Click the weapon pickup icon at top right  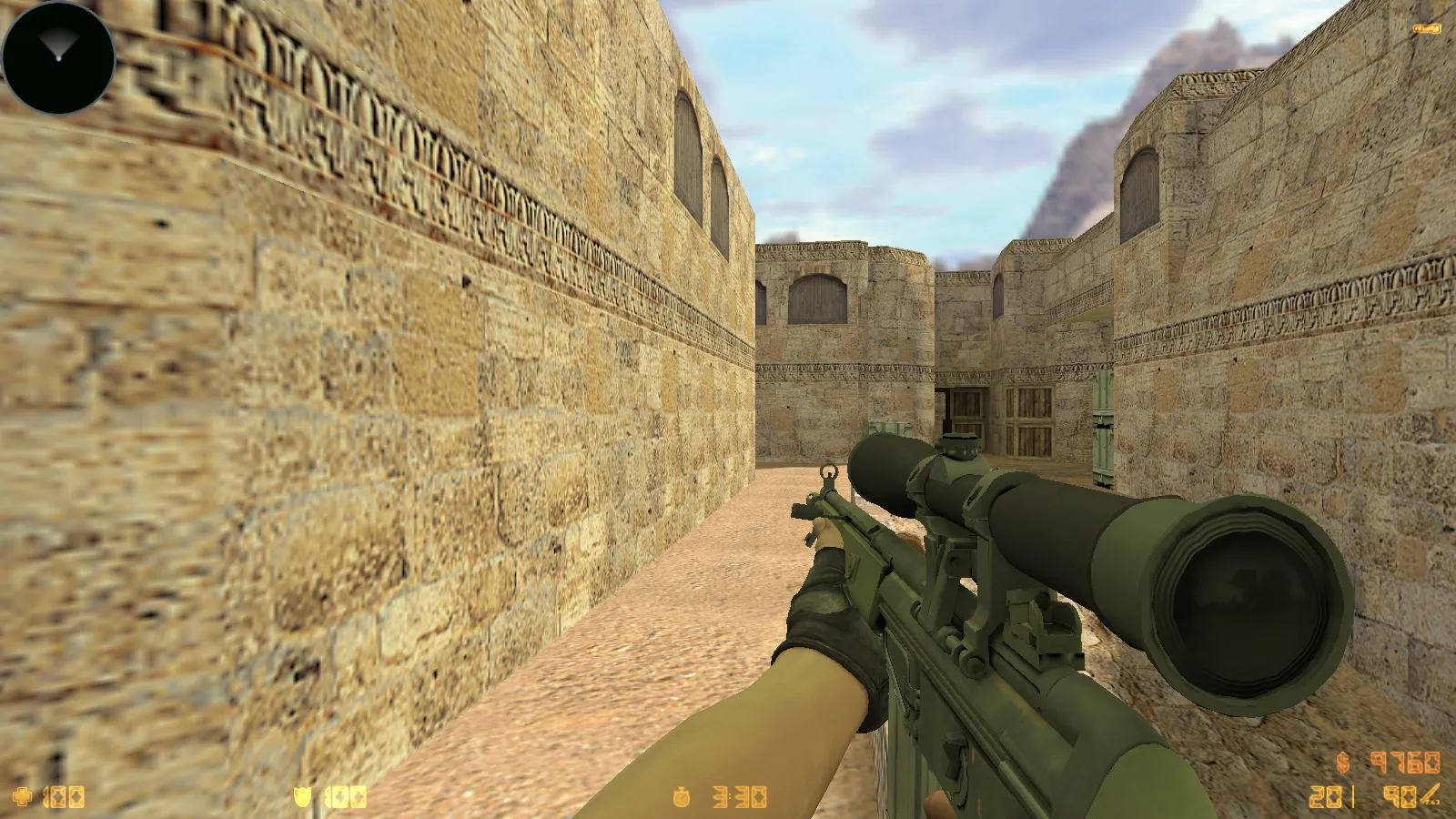click(x=1426, y=30)
